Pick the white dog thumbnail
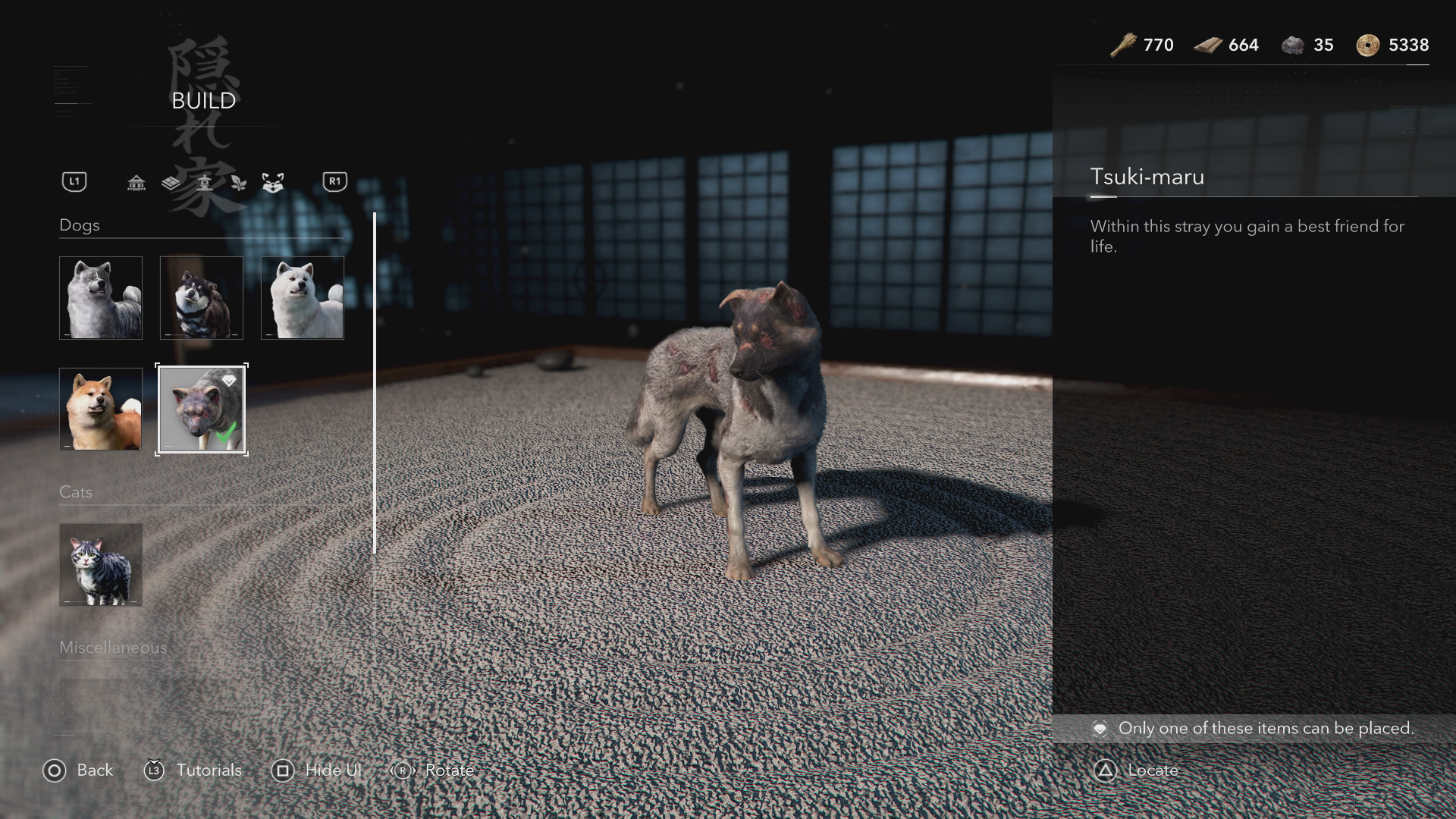 303,297
